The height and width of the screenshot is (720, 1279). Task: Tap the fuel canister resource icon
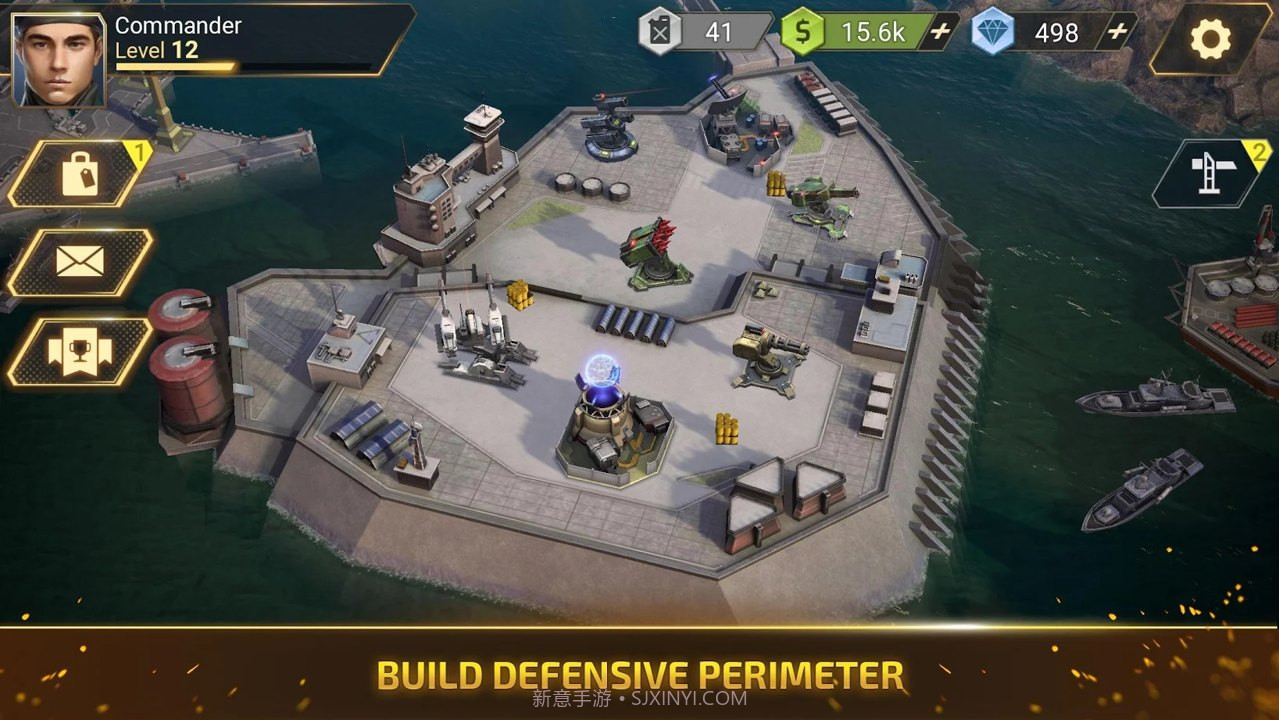click(x=660, y=32)
